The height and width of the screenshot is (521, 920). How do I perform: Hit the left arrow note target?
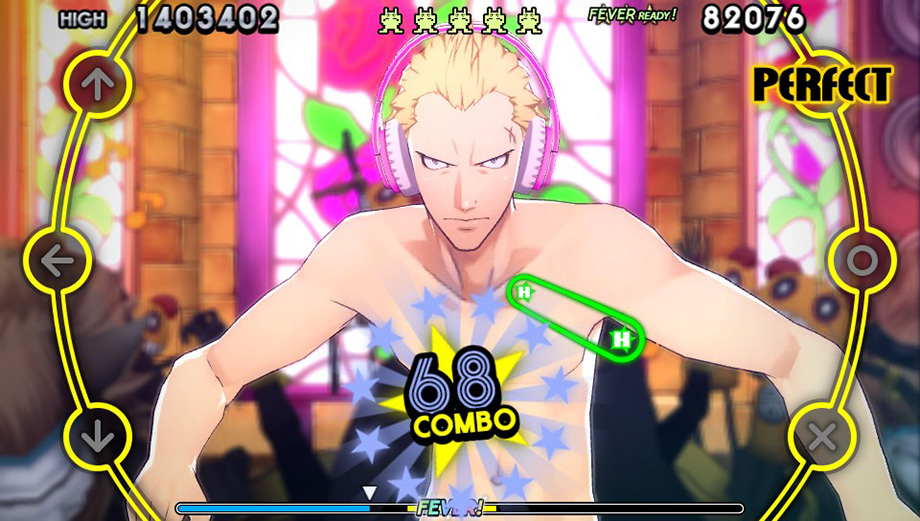point(58,261)
